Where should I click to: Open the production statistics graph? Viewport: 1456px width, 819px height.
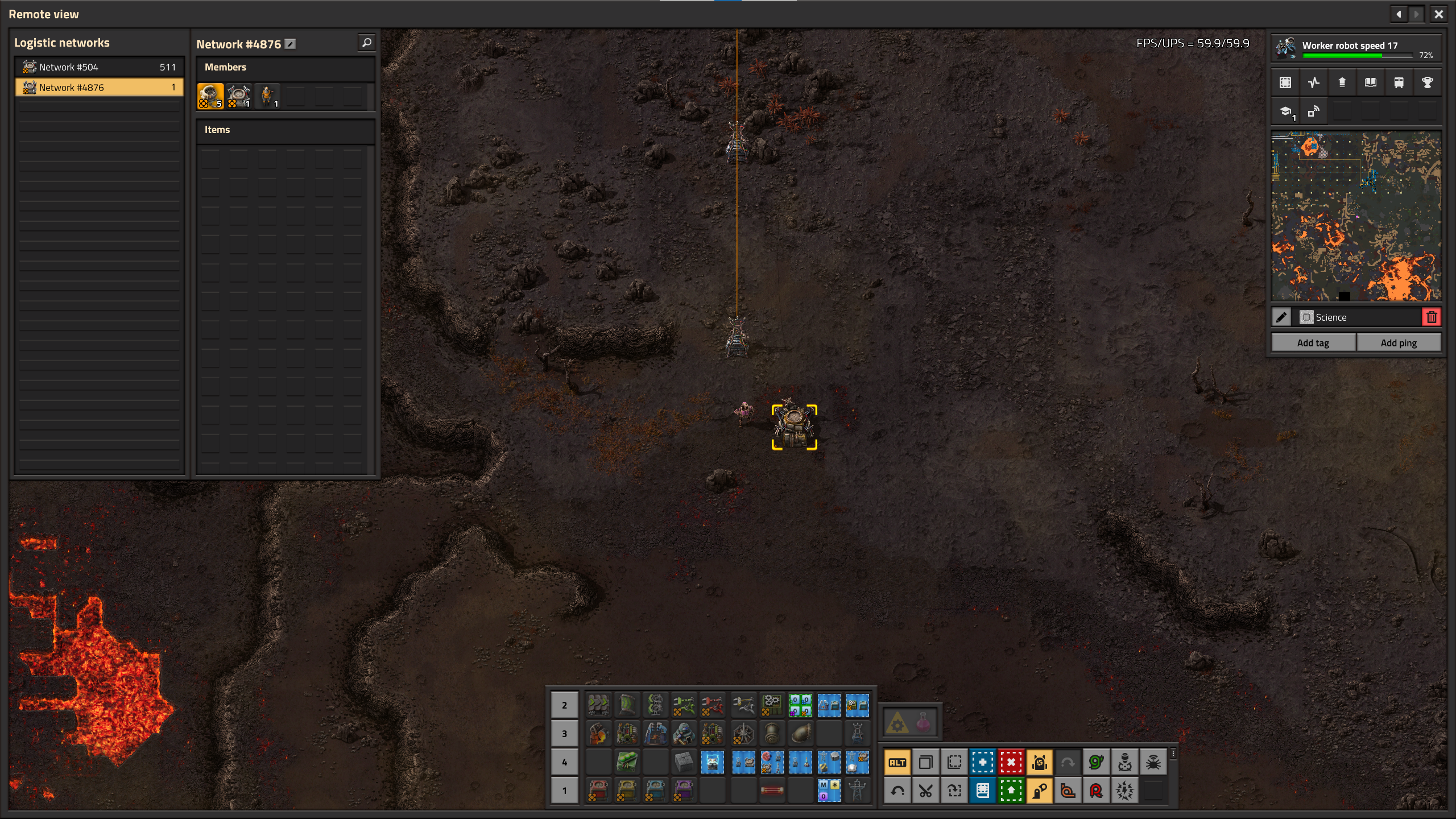tap(1313, 82)
